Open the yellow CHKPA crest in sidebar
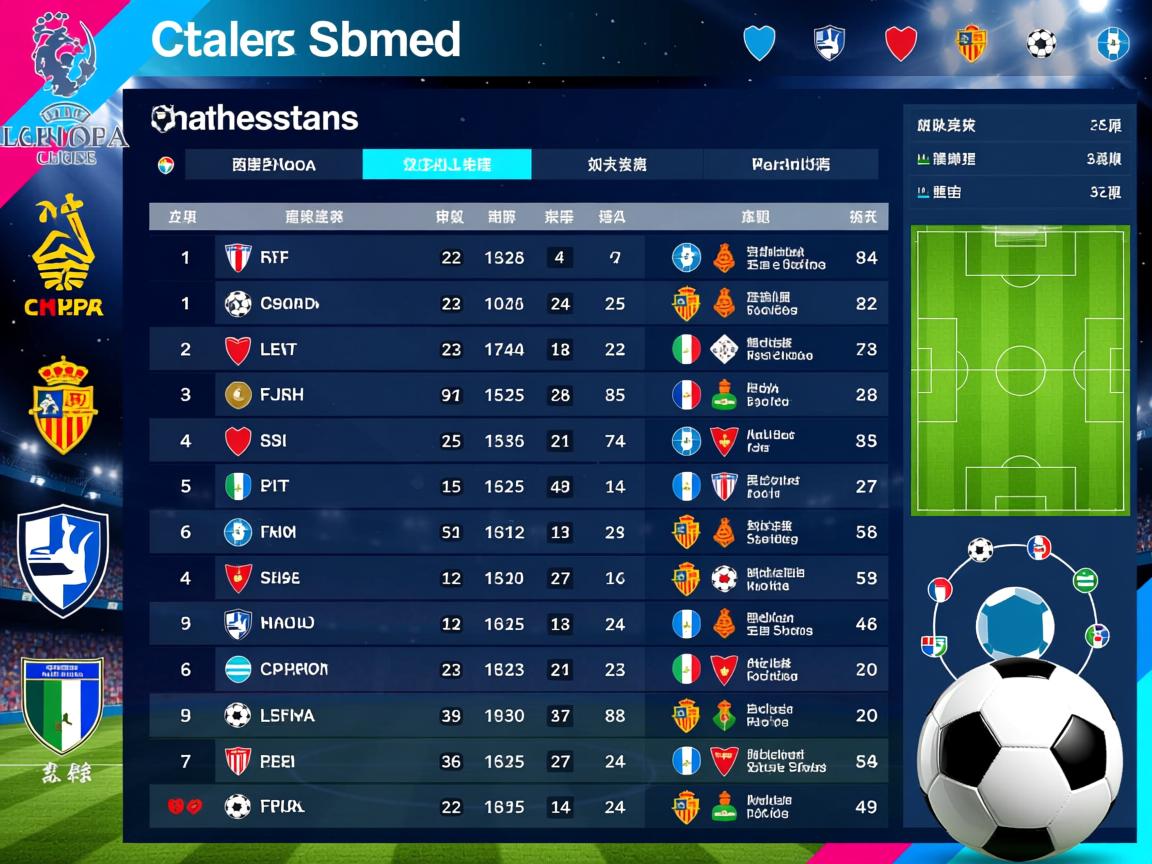 click(x=66, y=256)
